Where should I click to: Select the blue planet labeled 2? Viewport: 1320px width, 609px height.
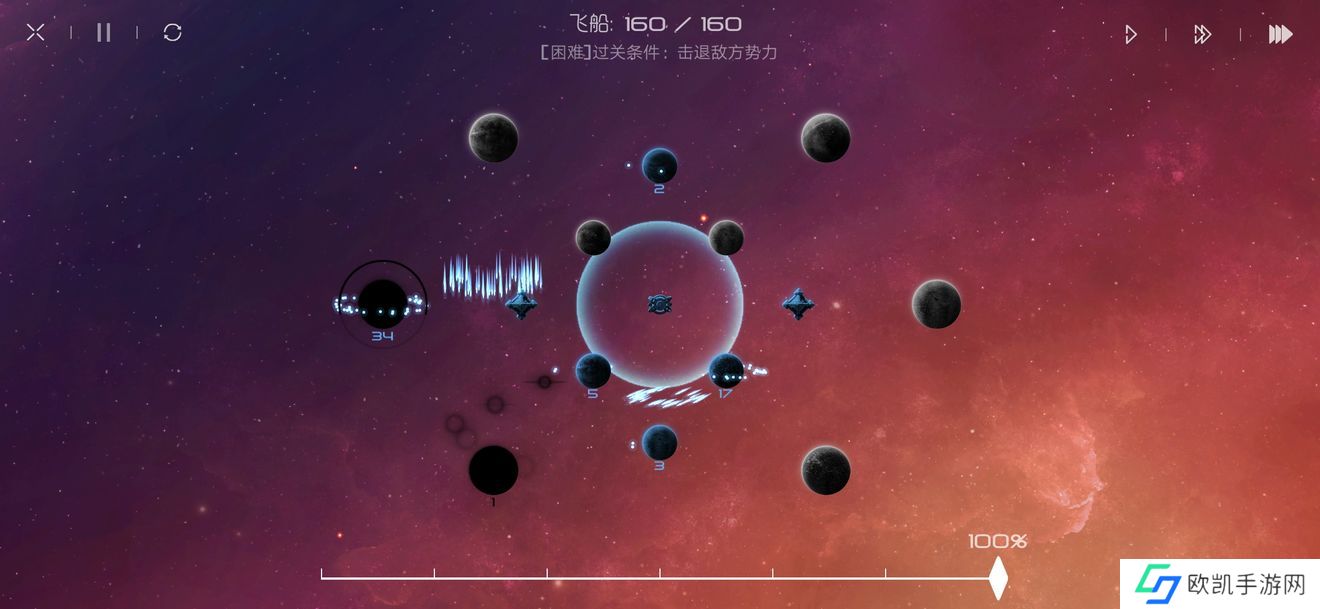point(659,166)
